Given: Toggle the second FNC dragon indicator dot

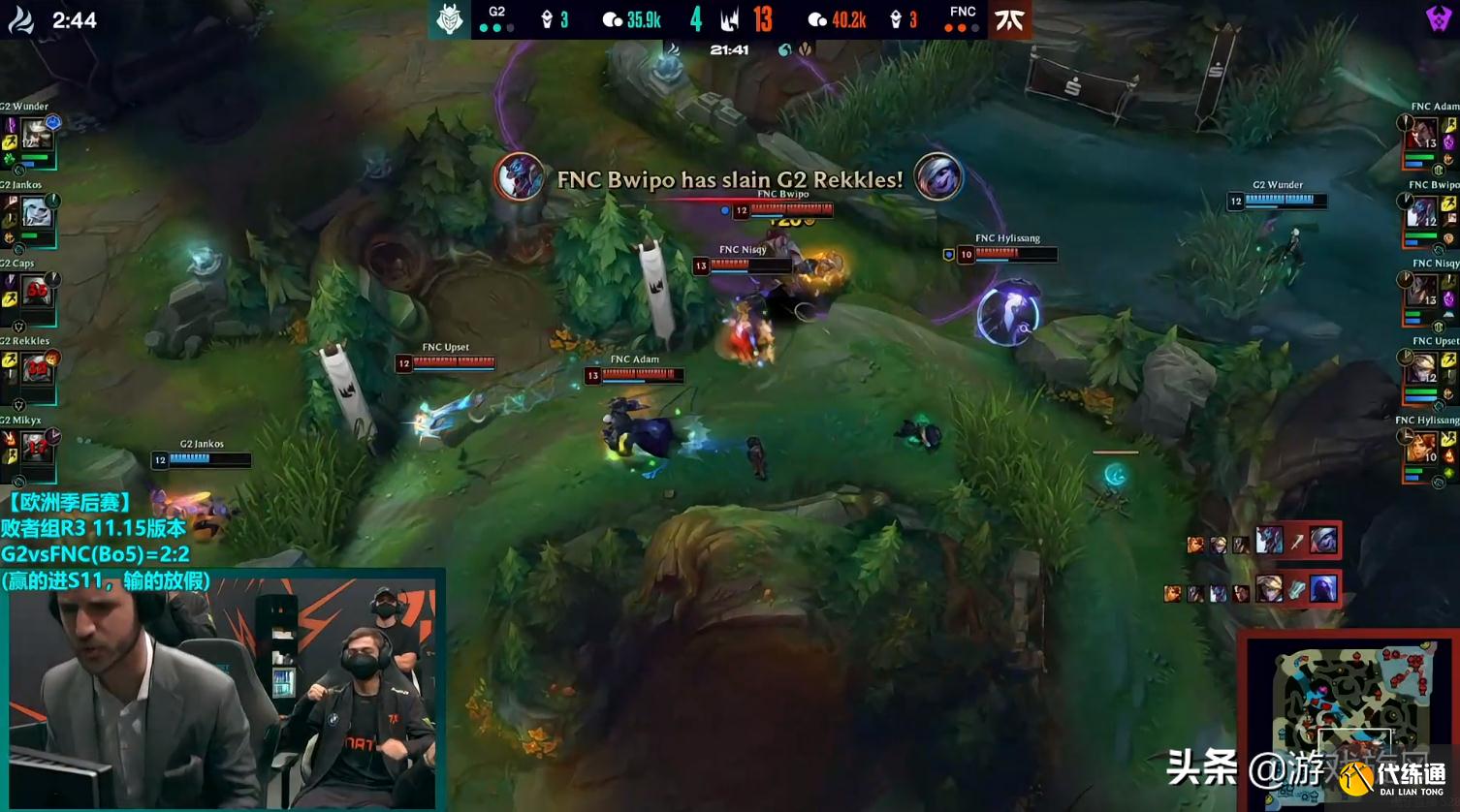Looking at the screenshot, I should tap(960, 27).
